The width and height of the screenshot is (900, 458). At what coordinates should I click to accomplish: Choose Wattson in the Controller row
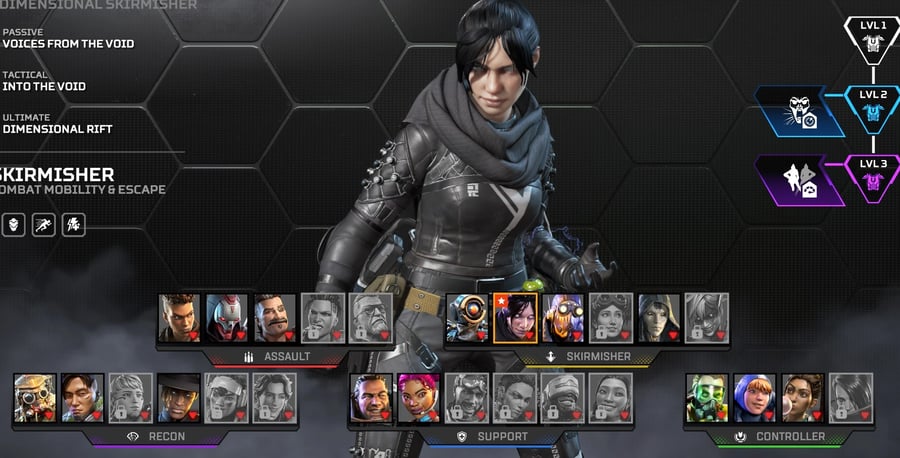pos(755,398)
